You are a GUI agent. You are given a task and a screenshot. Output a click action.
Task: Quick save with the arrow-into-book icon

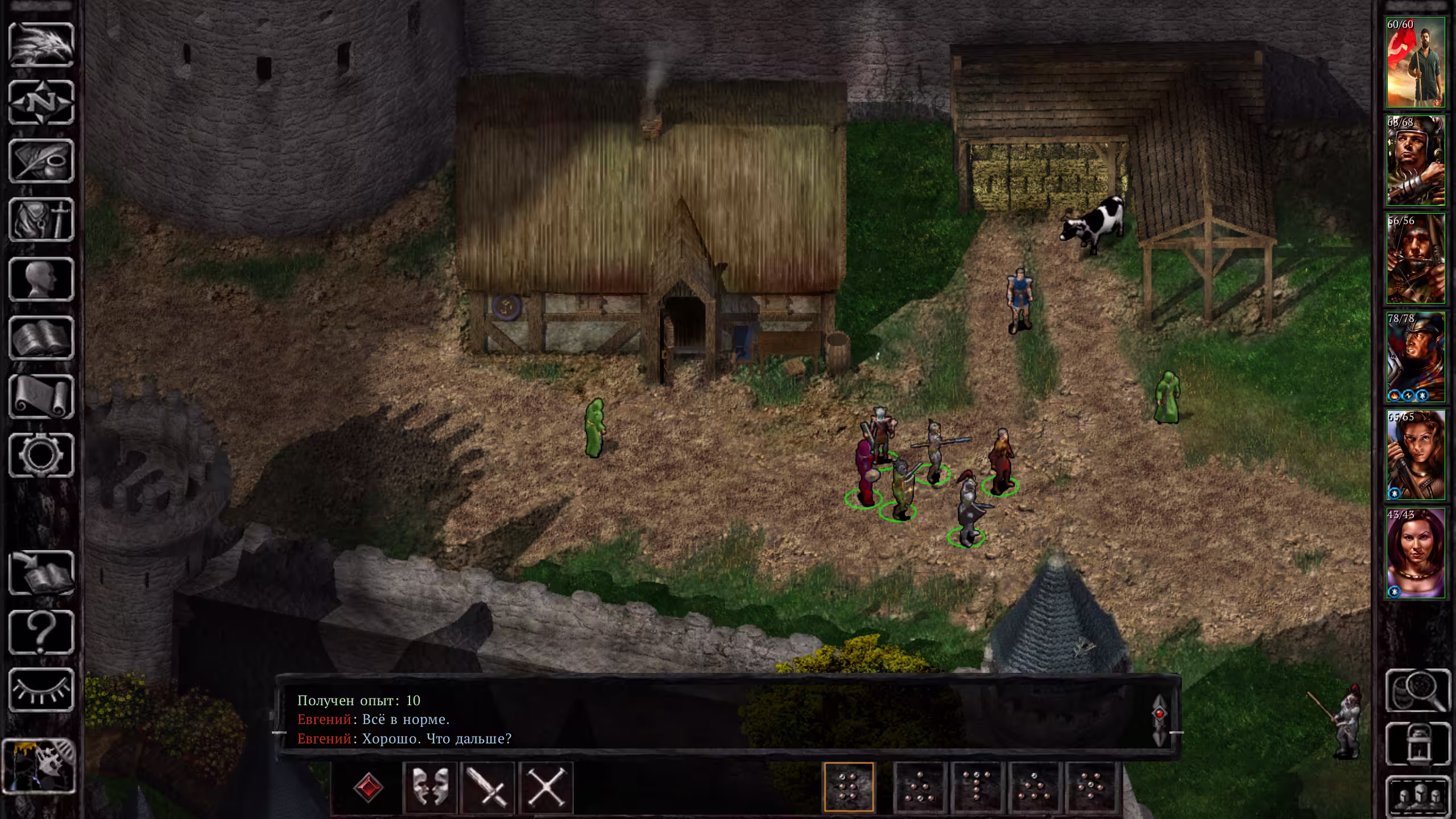point(42,573)
